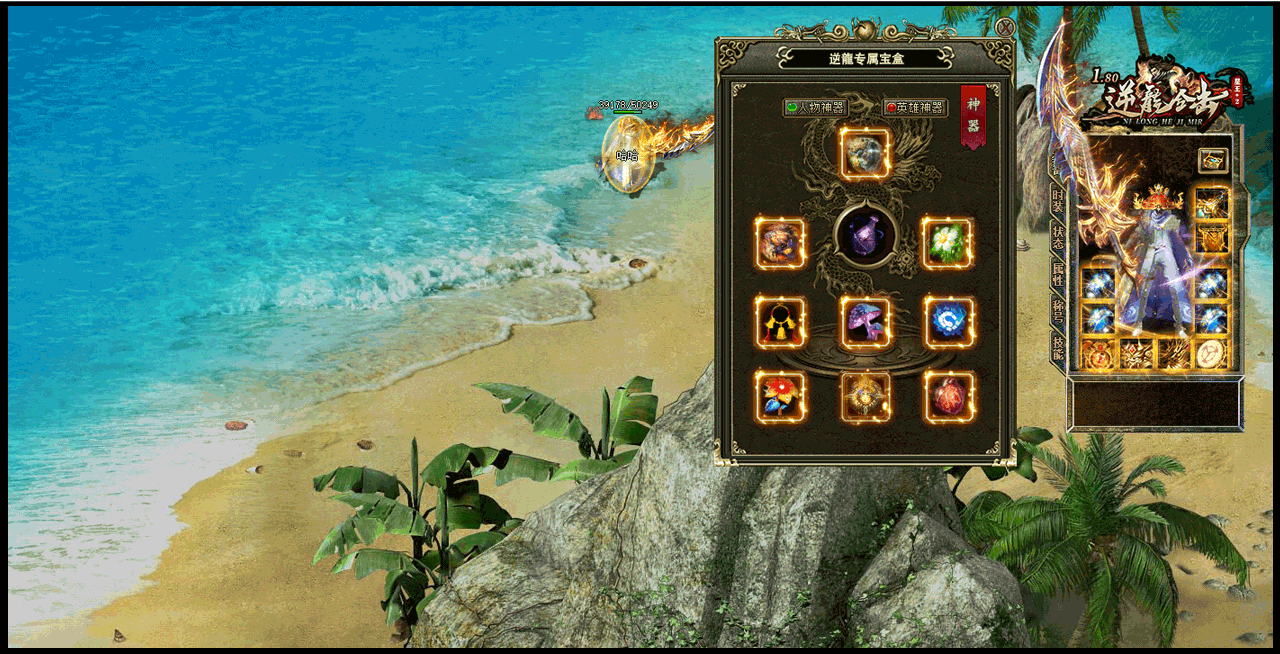Select the golden bell tassel artifact slot
This screenshot has width=1280, height=654.
(780, 322)
